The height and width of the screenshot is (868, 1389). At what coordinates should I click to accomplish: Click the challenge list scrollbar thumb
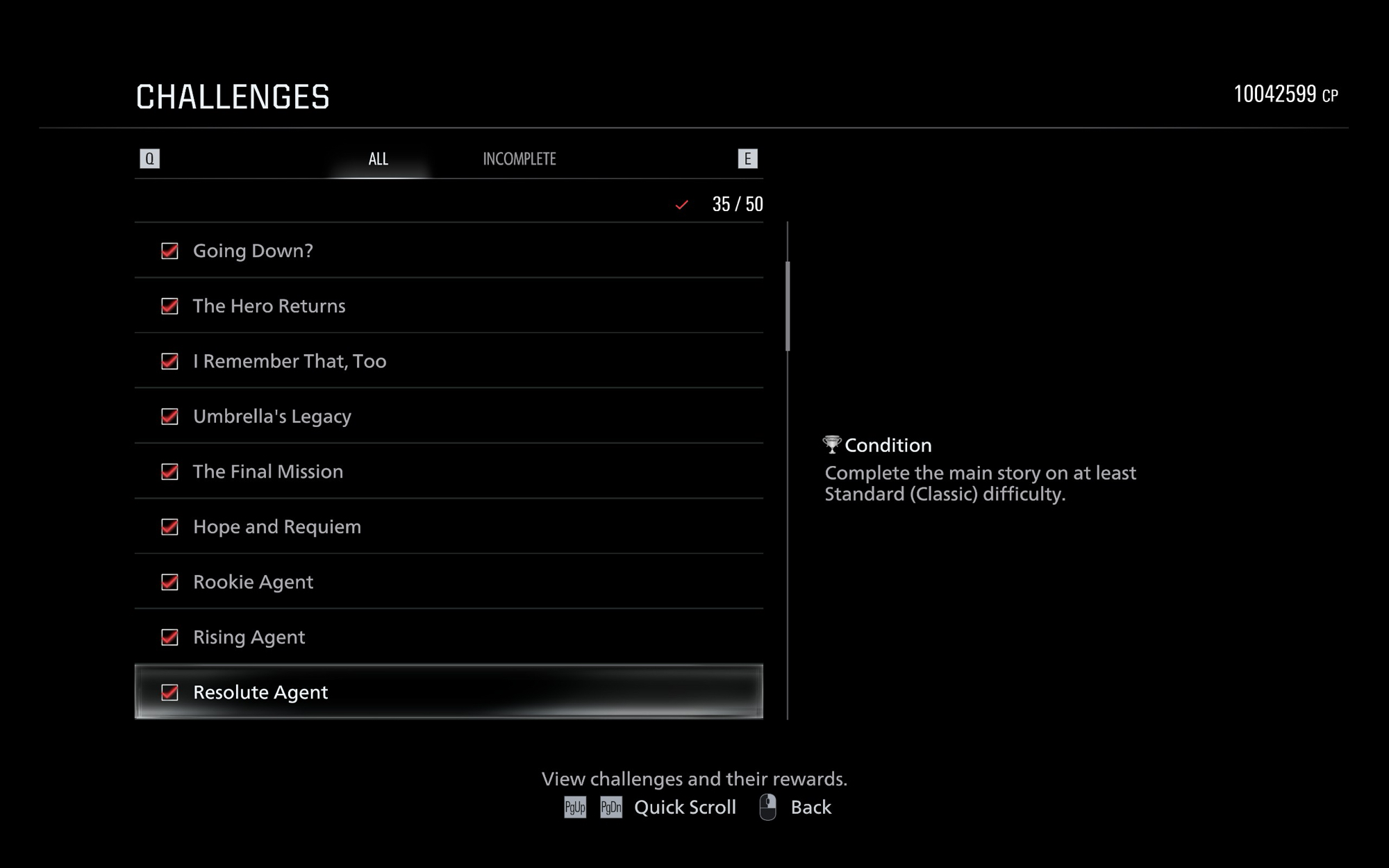click(788, 306)
